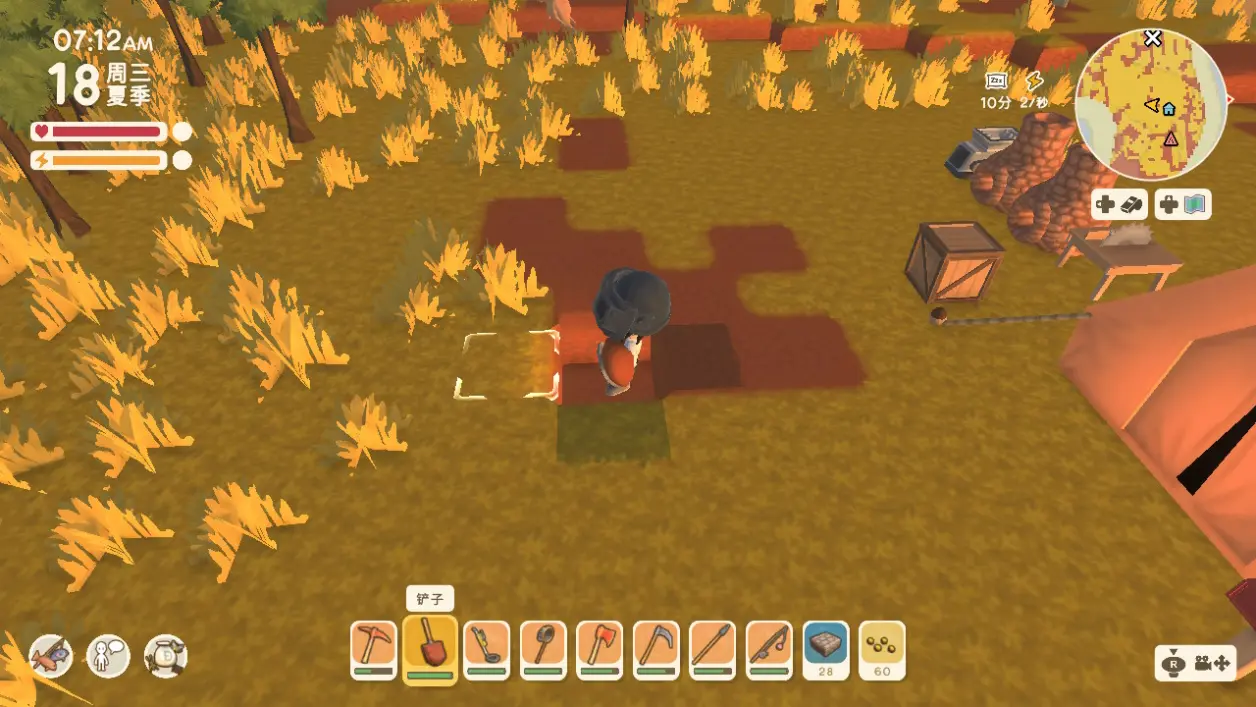Choose the bug net slot

pos(543,649)
